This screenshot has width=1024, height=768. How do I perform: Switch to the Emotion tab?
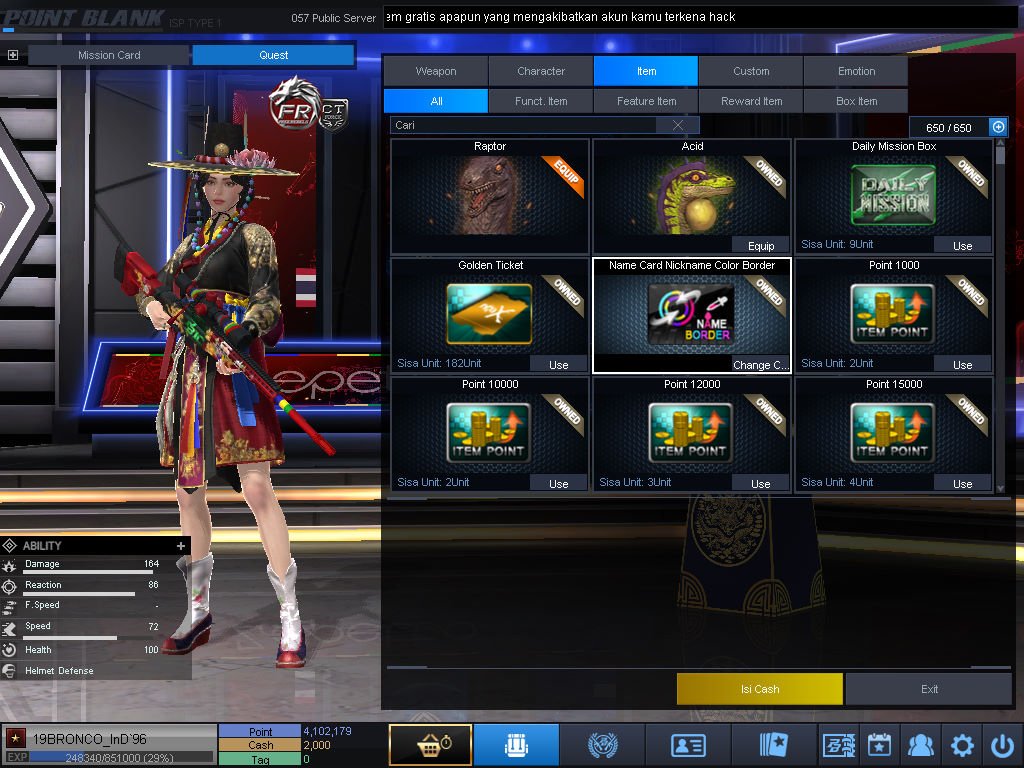[856, 71]
